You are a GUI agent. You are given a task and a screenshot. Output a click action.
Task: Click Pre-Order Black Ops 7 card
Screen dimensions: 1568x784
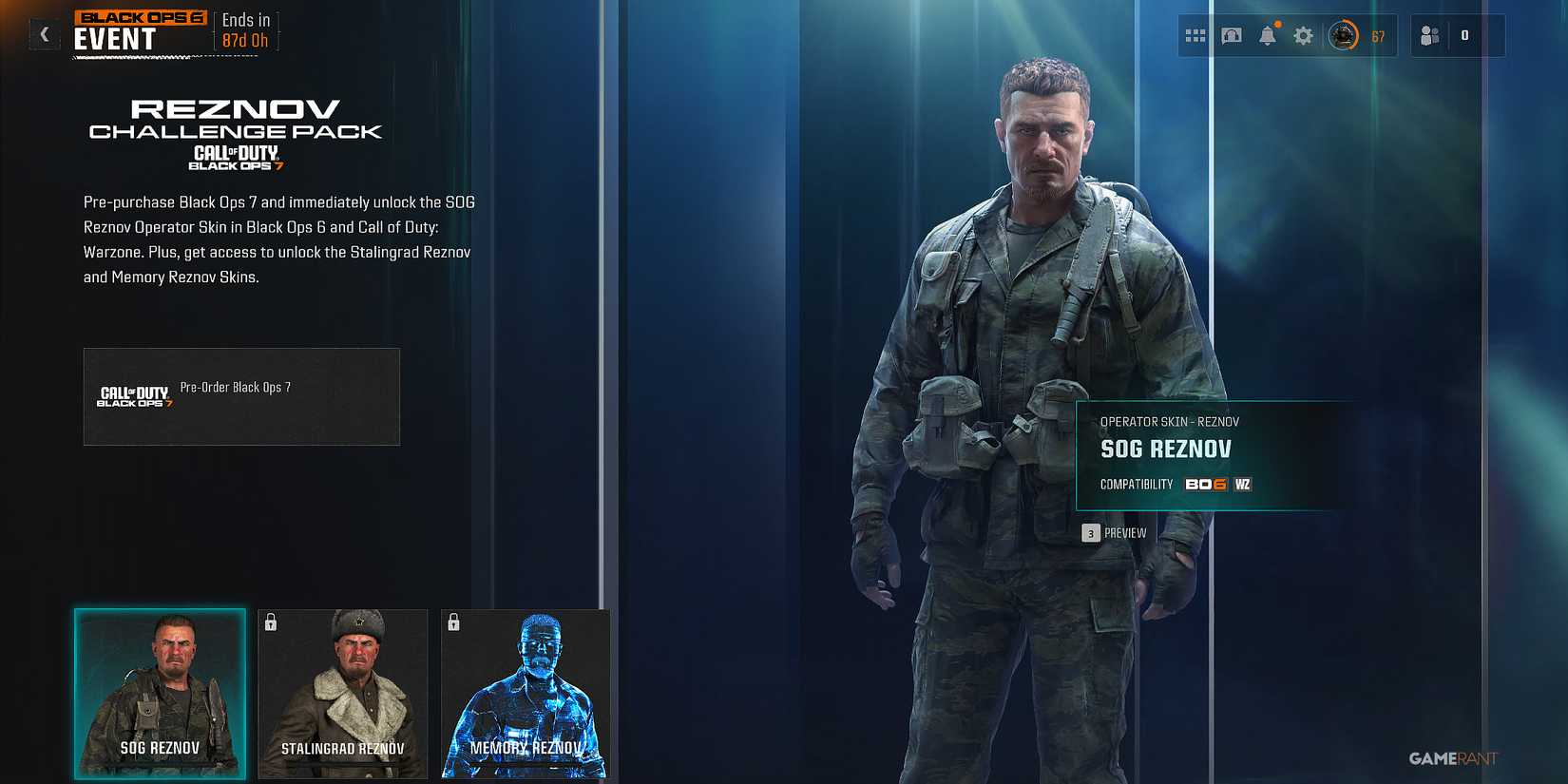point(241,396)
